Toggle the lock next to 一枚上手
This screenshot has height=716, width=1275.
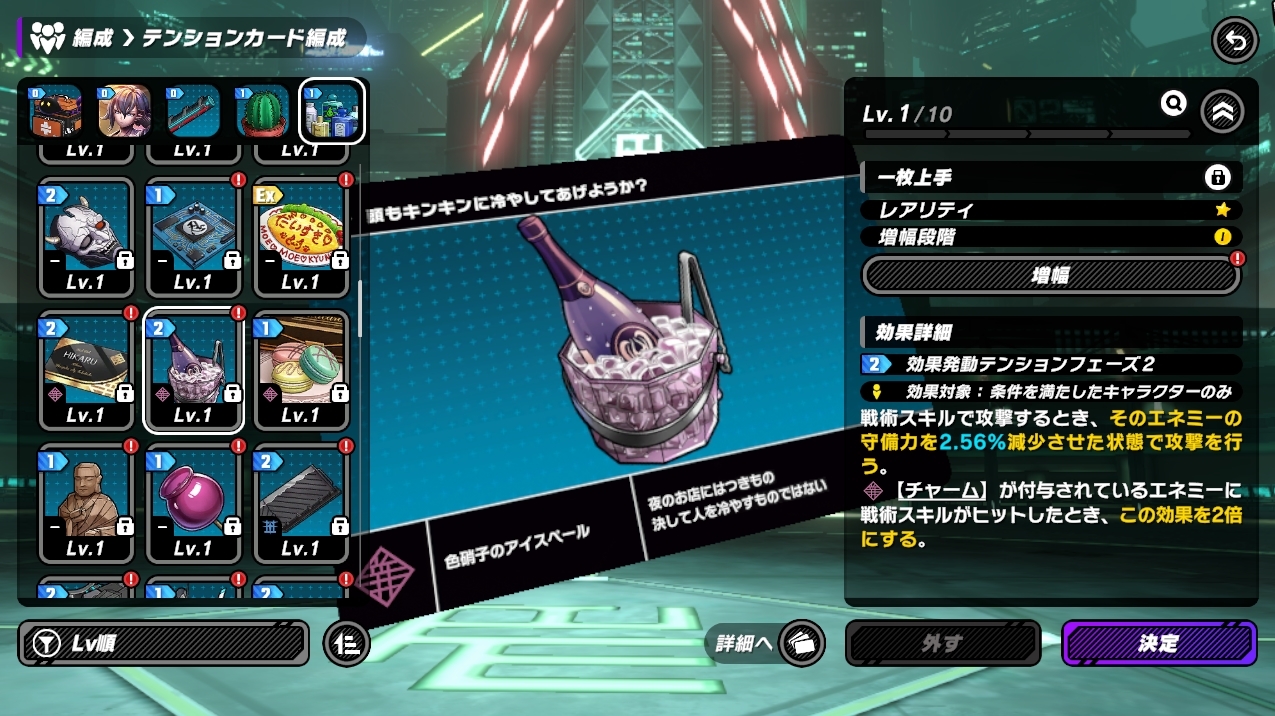[1217, 178]
